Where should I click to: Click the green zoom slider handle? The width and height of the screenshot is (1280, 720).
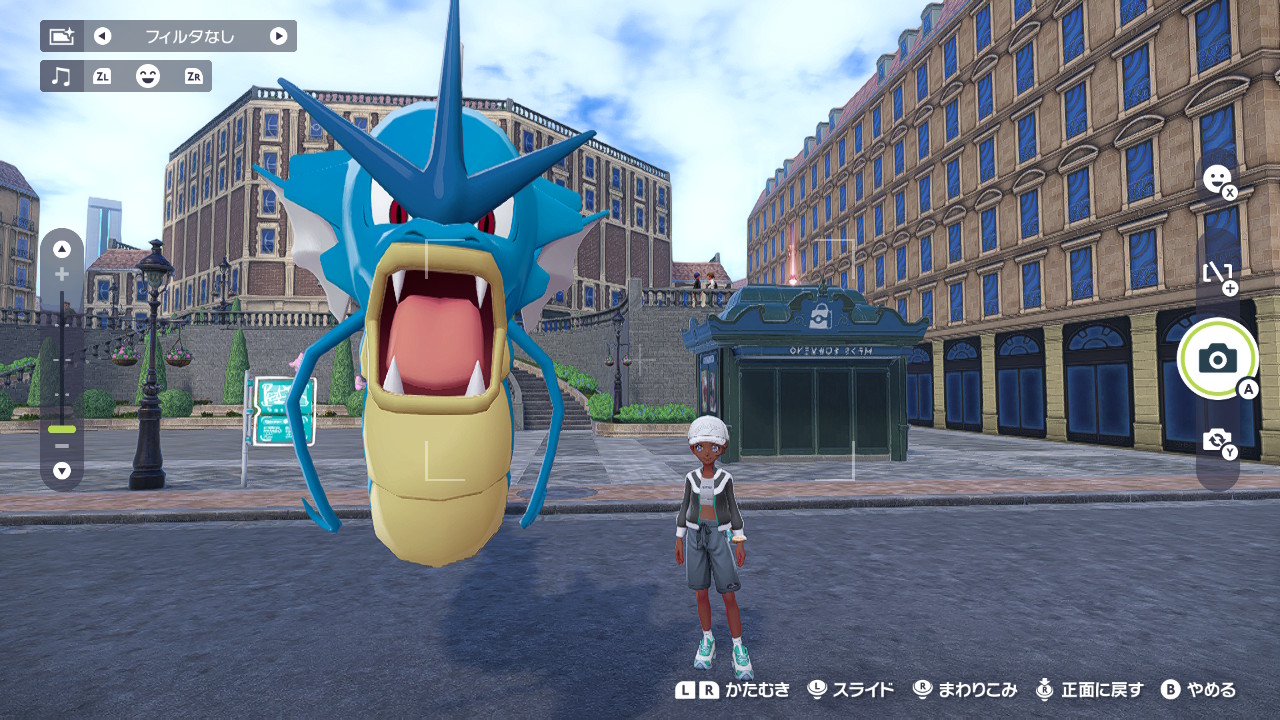62,428
